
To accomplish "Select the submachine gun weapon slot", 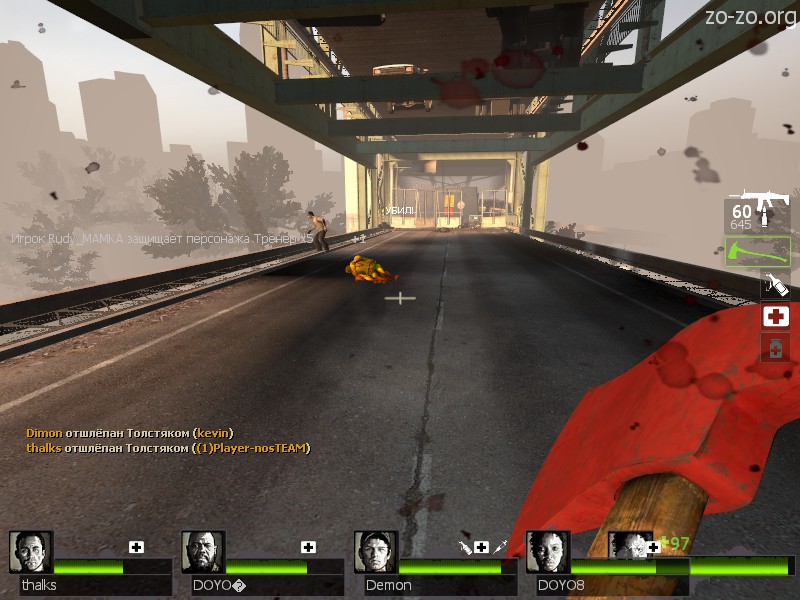I will 757,213.
